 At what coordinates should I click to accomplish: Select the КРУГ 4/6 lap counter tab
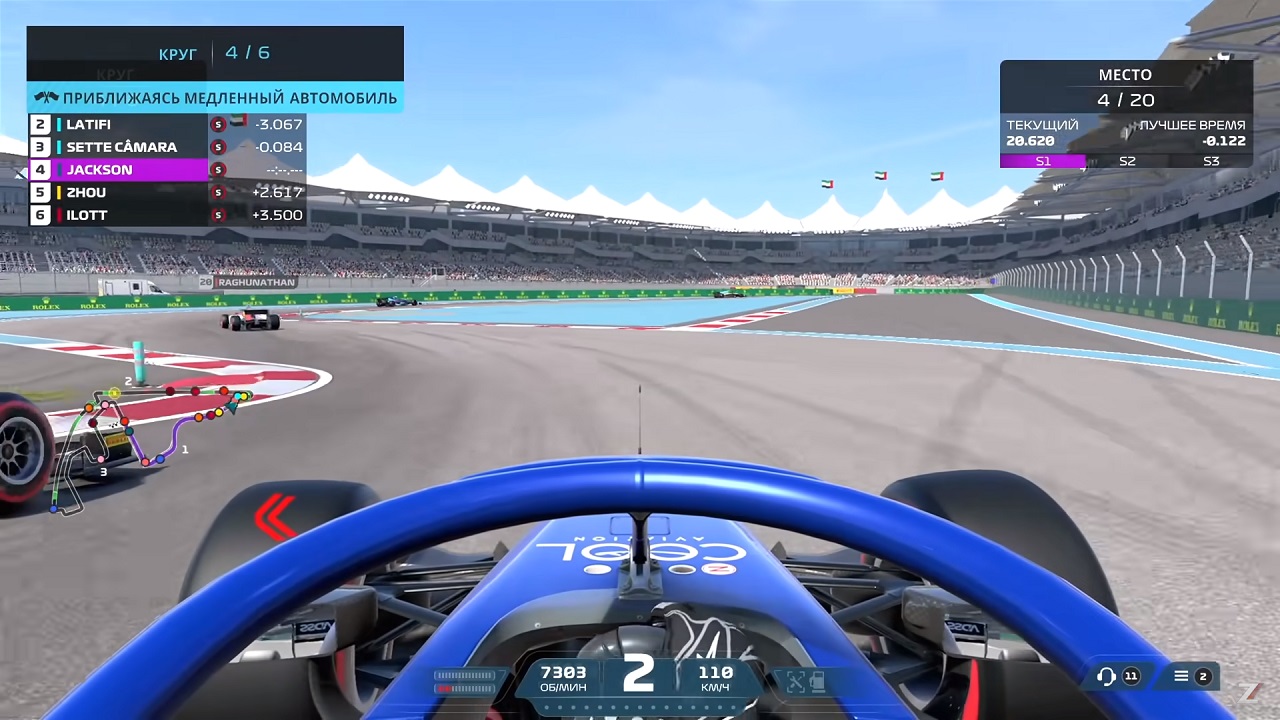coord(215,53)
